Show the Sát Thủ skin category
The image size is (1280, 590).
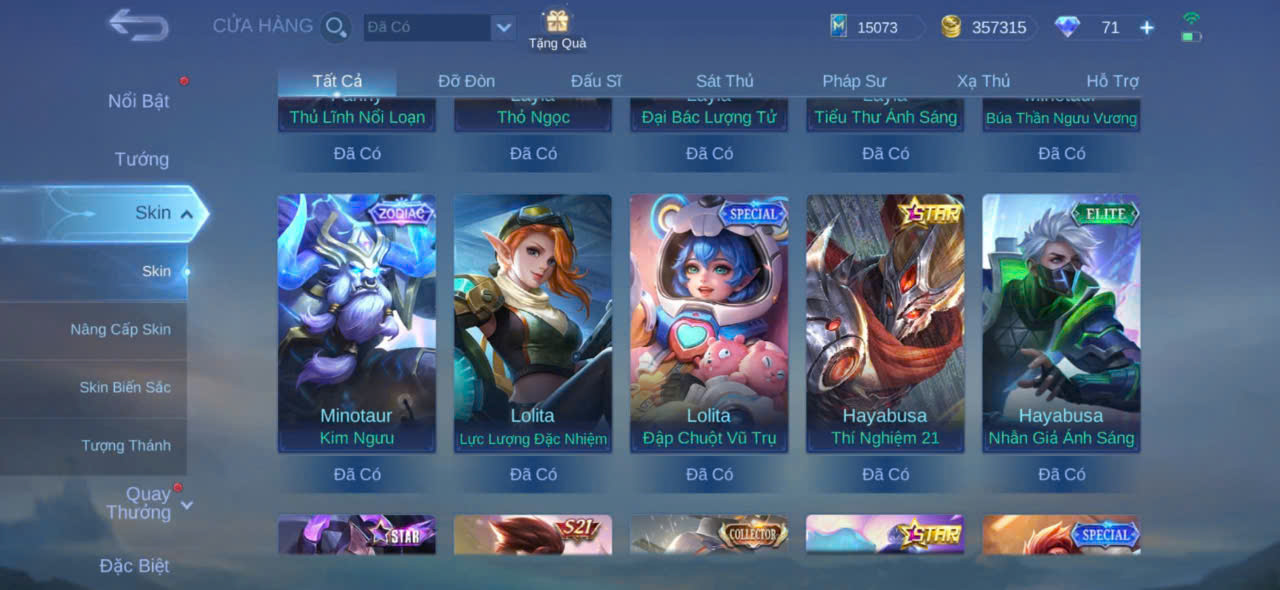(x=725, y=81)
